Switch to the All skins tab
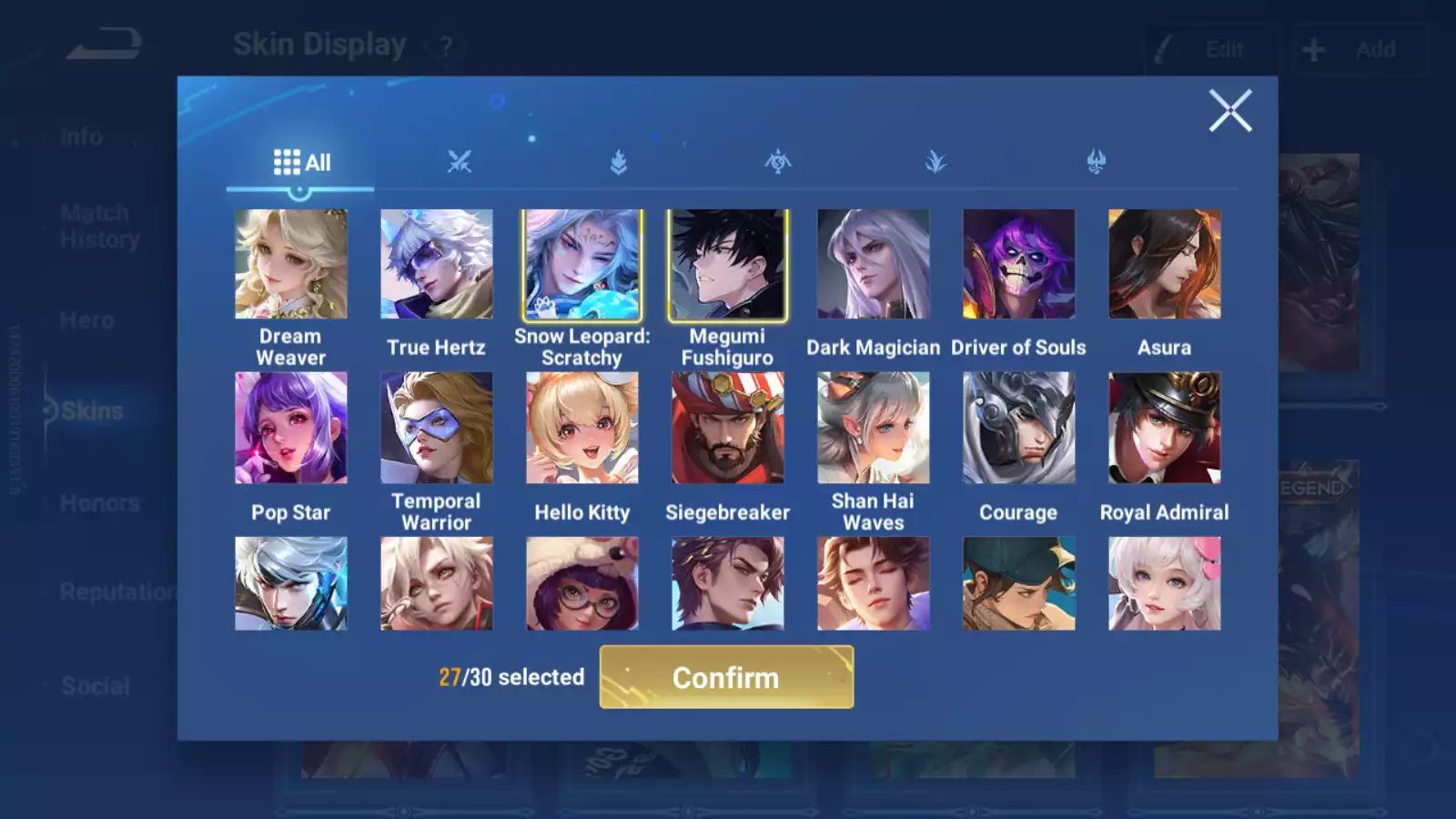The image size is (1456, 819). 301,163
